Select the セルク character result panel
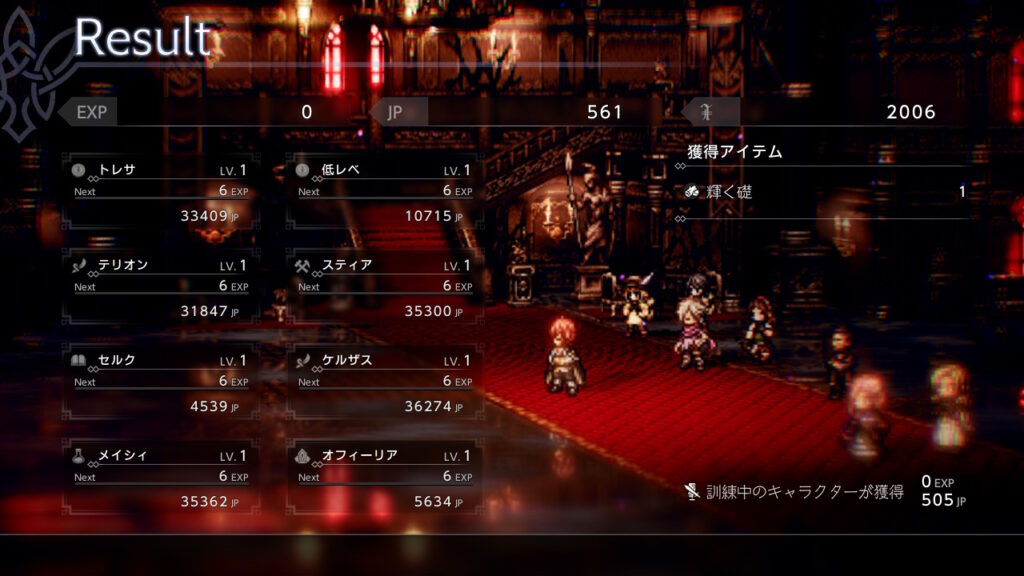 click(159, 382)
